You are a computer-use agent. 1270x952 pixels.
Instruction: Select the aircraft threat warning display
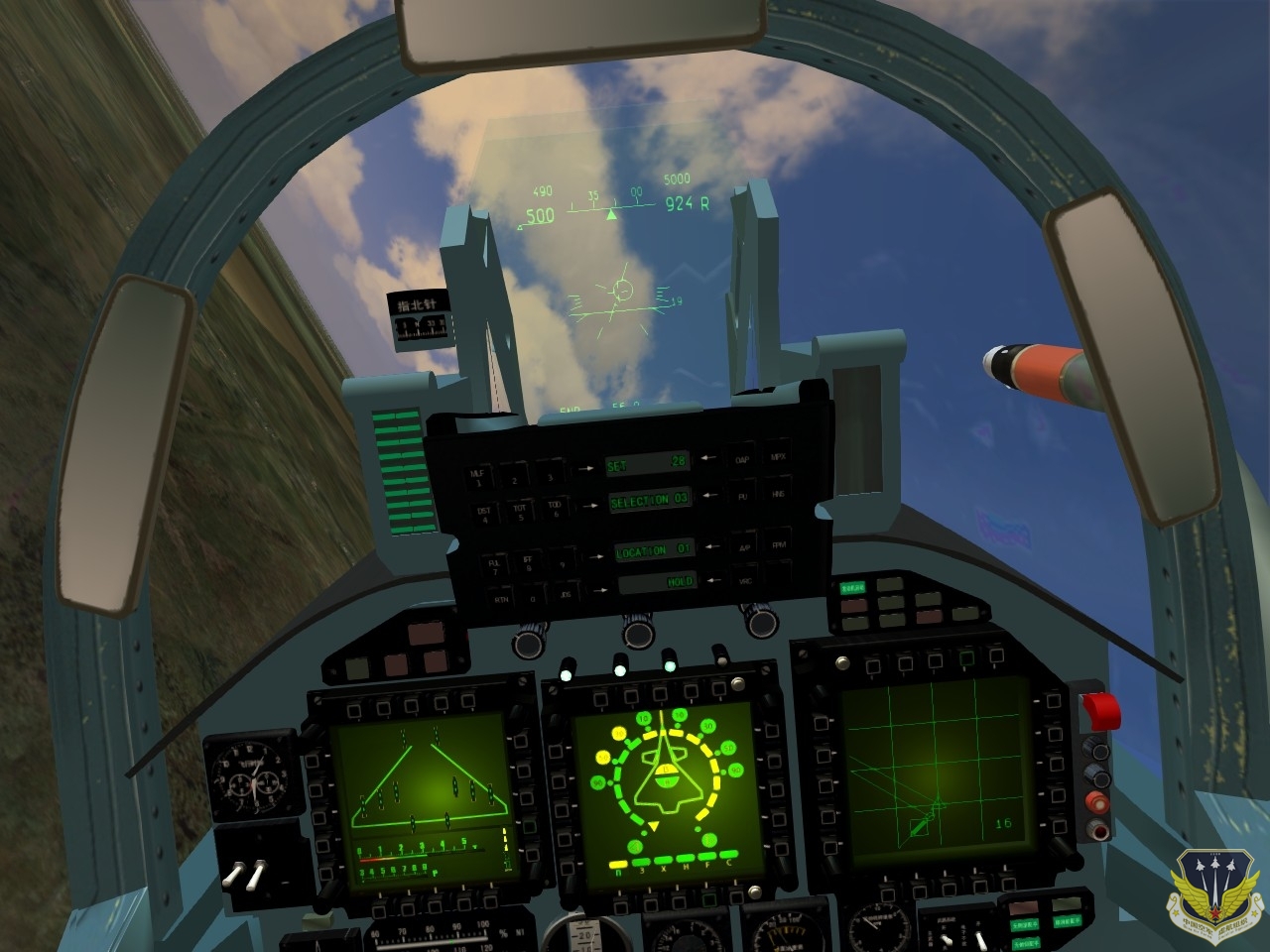click(x=663, y=788)
